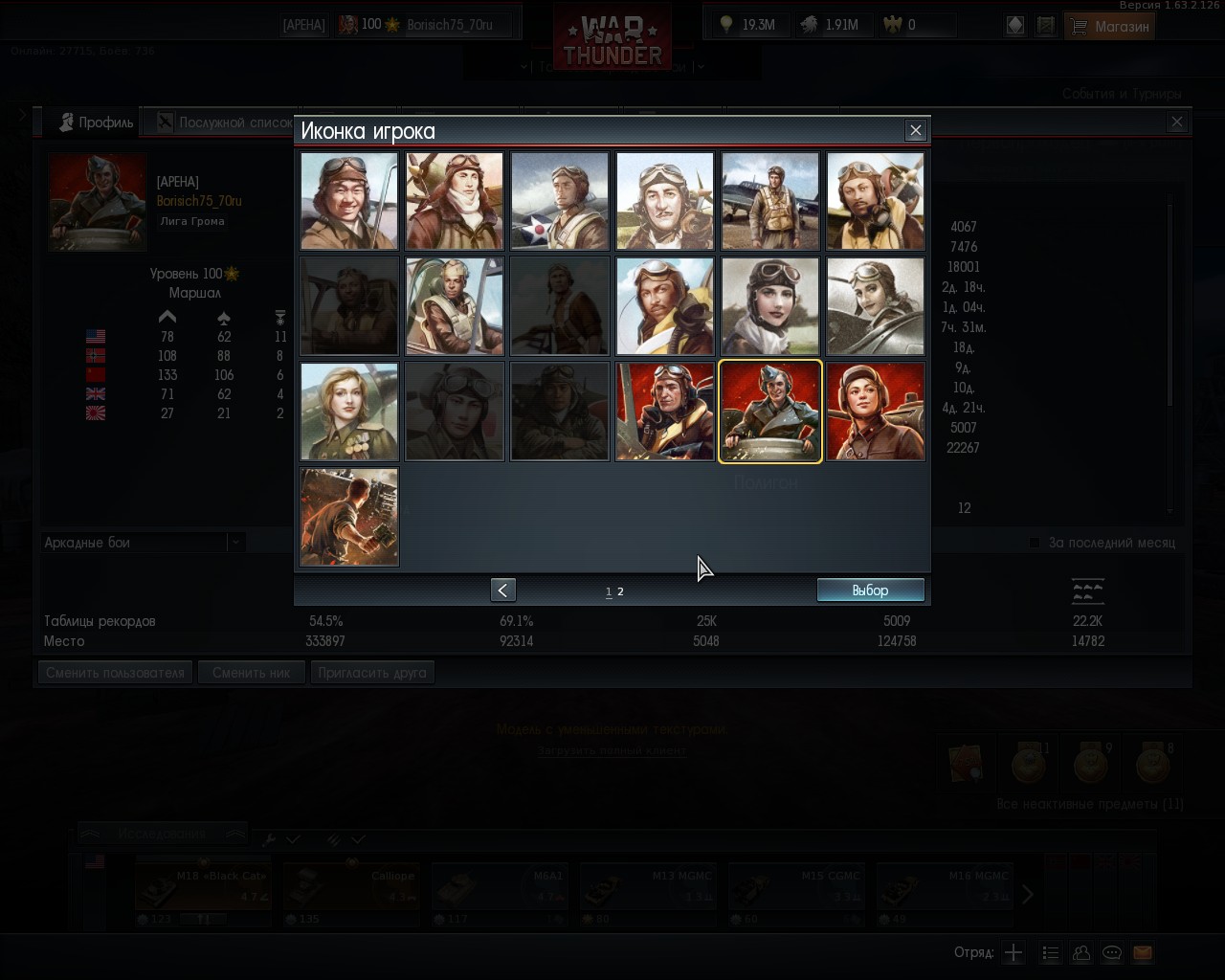
Task: Confirm with the Выбор button
Action: point(870,590)
